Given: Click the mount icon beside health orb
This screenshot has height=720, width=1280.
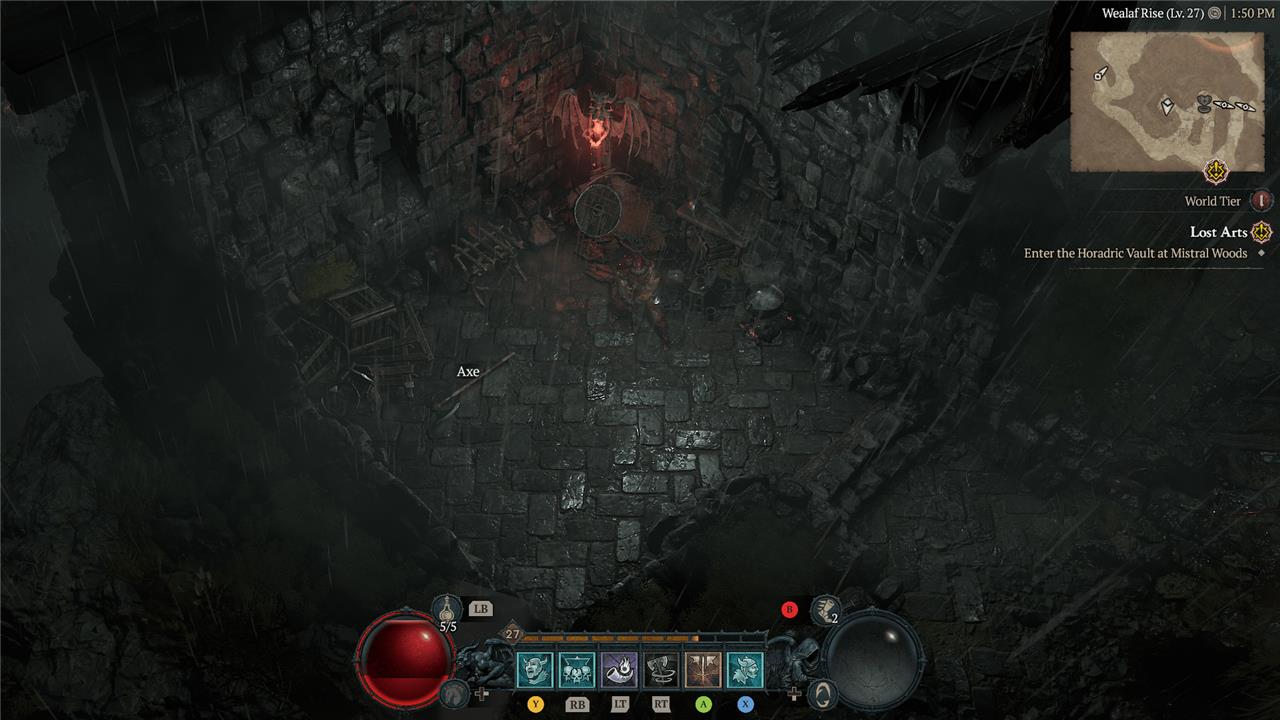Looking at the screenshot, I should point(455,692).
